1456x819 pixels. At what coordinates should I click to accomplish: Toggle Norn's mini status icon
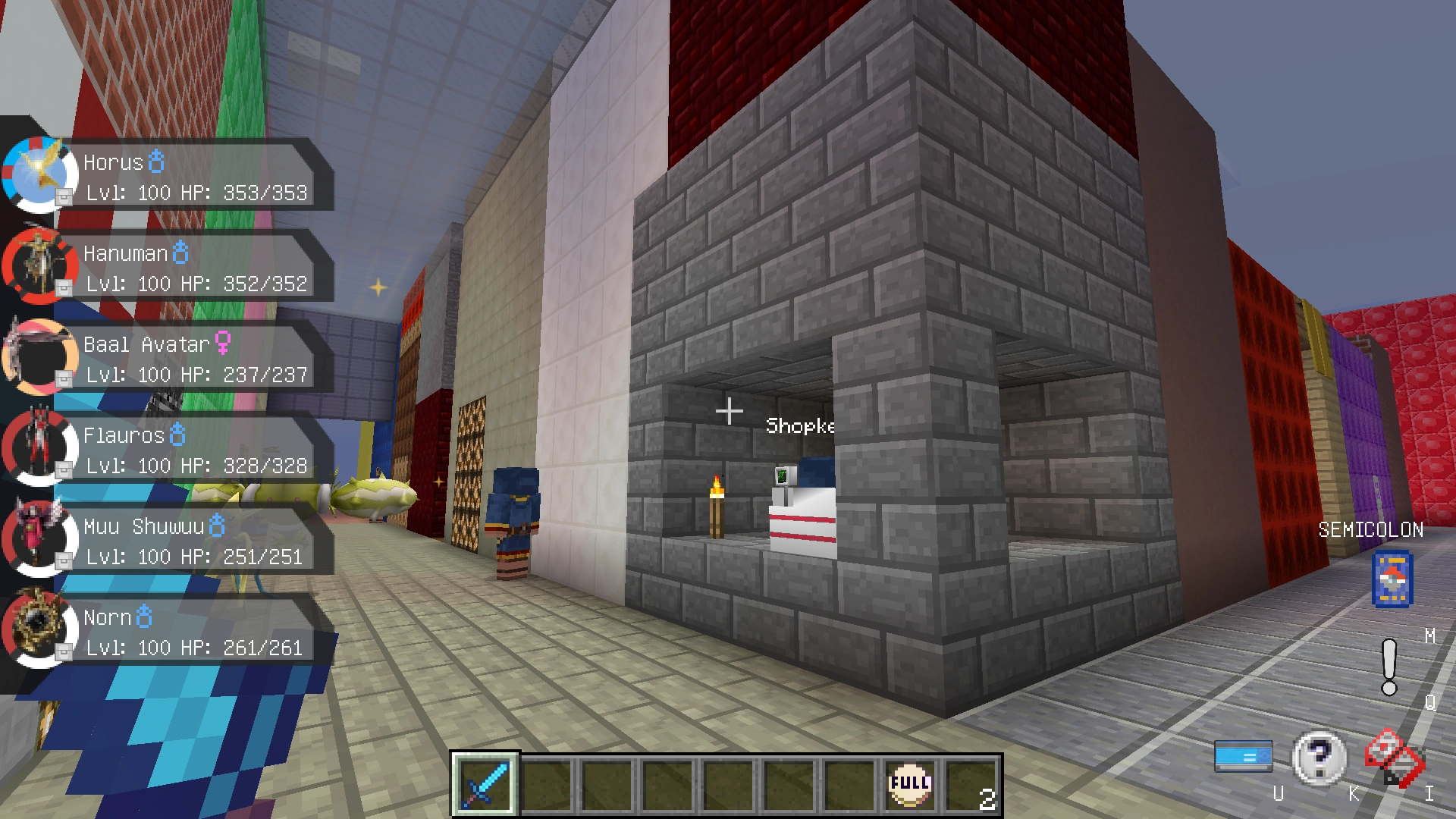(x=64, y=654)
